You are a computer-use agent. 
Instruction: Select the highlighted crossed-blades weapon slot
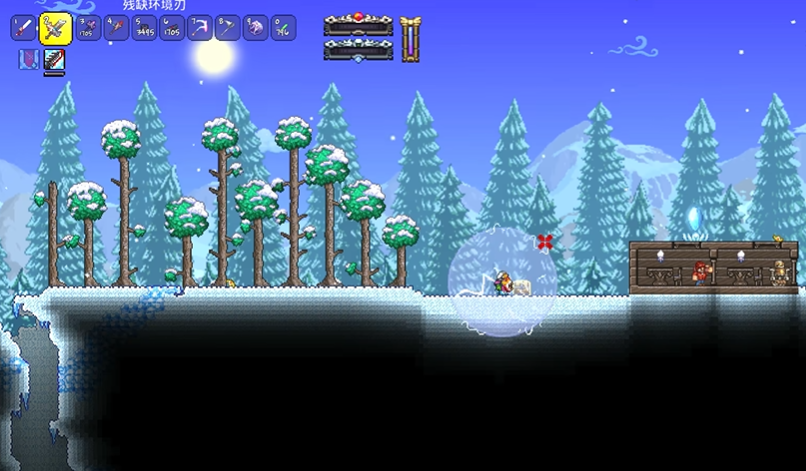pos(55,28)
